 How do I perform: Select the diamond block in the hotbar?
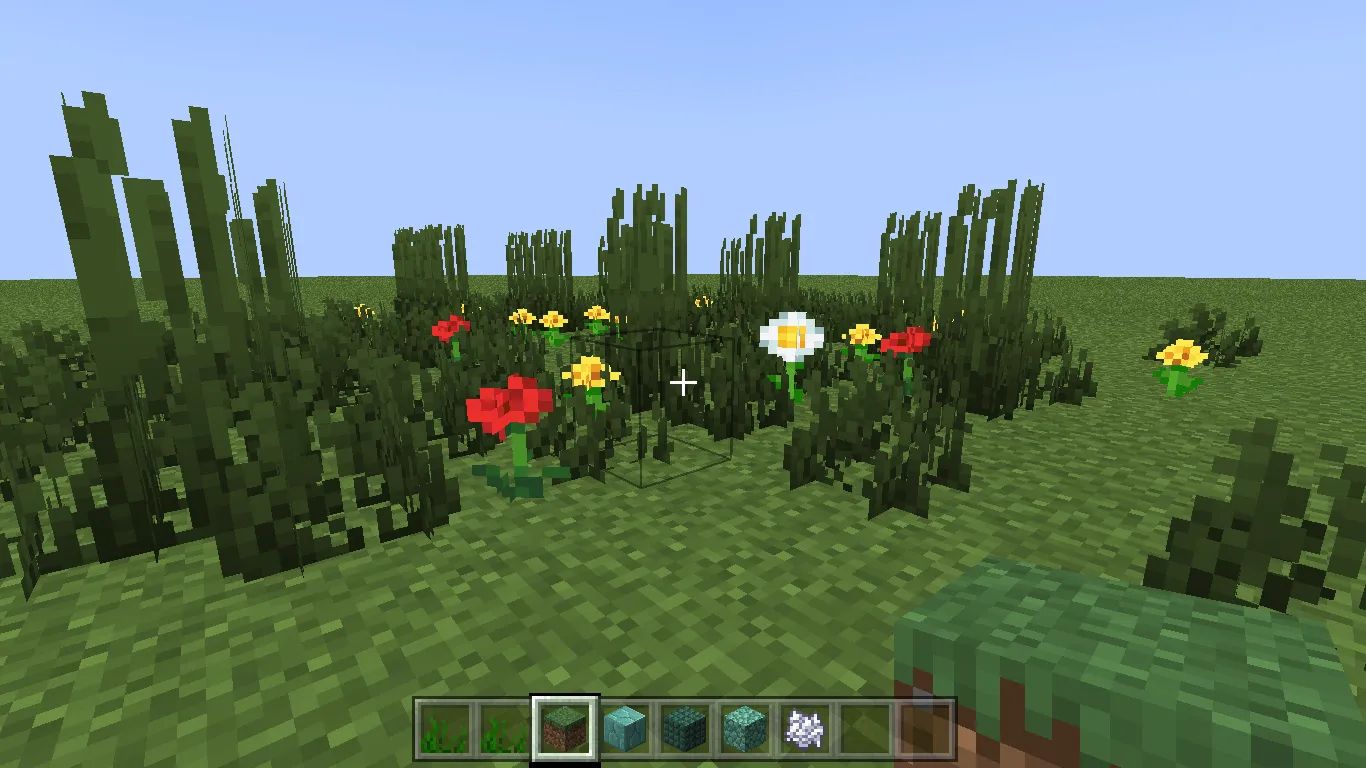coord(622,730)
